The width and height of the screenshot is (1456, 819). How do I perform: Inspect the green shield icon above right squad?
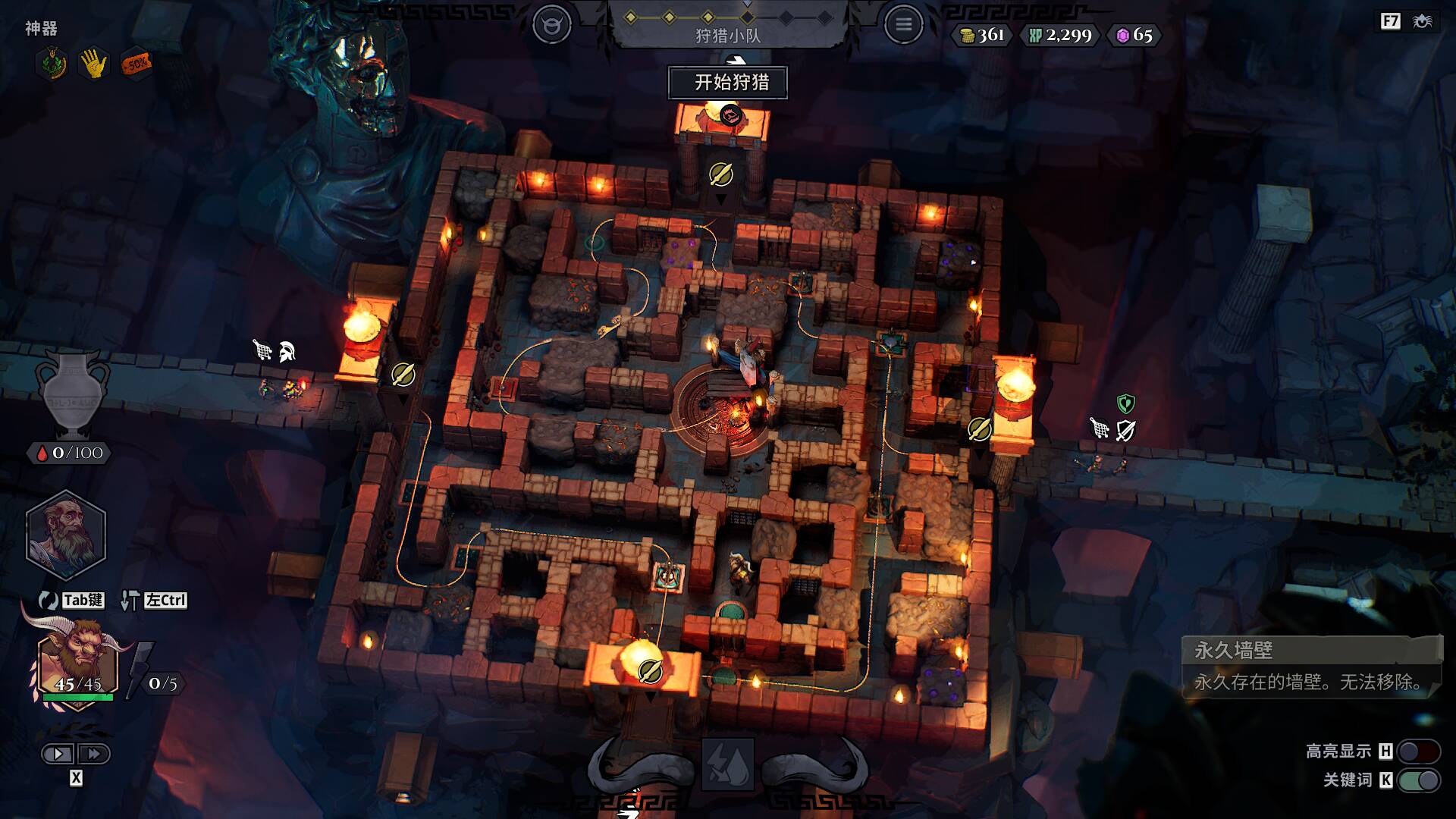(1126, 403)
